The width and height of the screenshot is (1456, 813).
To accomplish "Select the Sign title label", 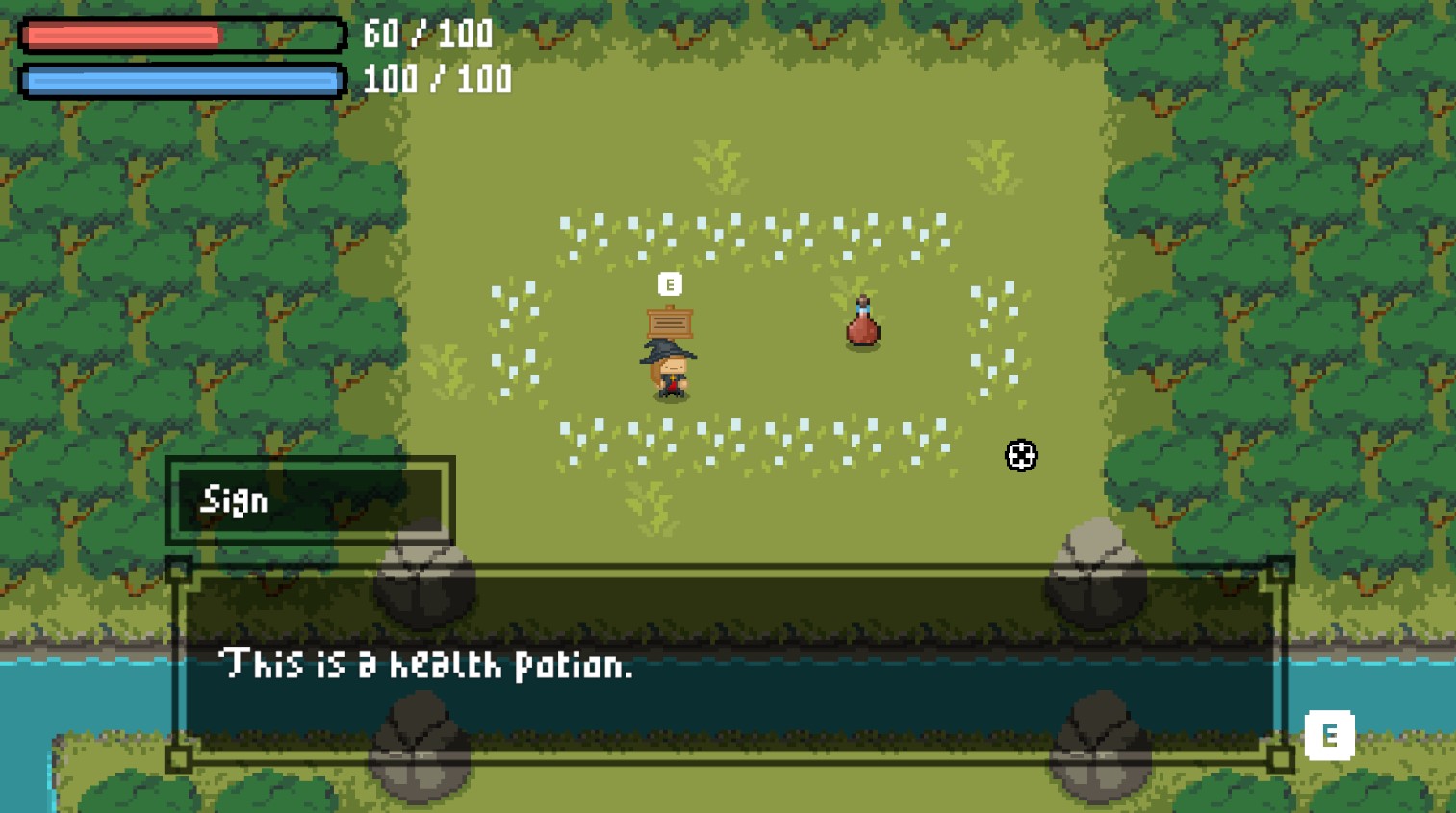I will coord(234,499).
